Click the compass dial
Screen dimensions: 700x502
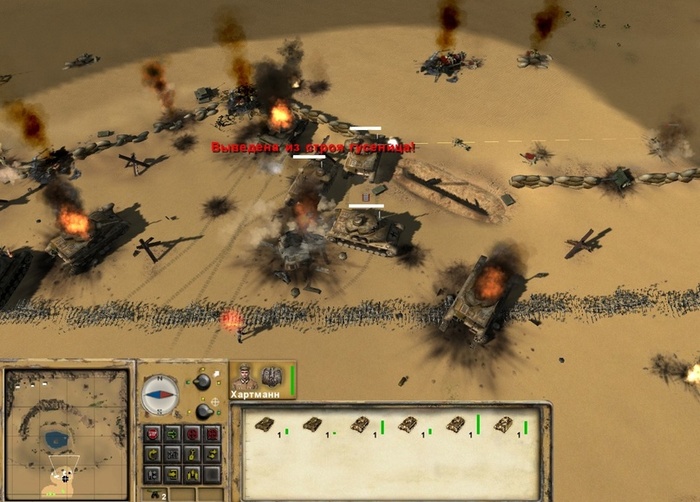160,394
